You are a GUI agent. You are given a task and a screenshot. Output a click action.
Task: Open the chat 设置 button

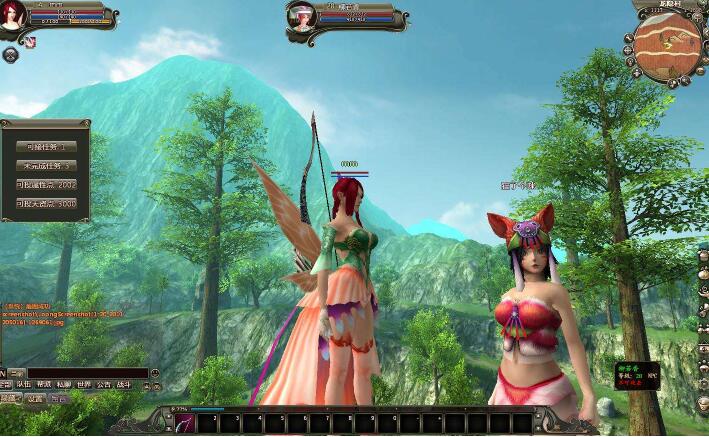point(35,398)
